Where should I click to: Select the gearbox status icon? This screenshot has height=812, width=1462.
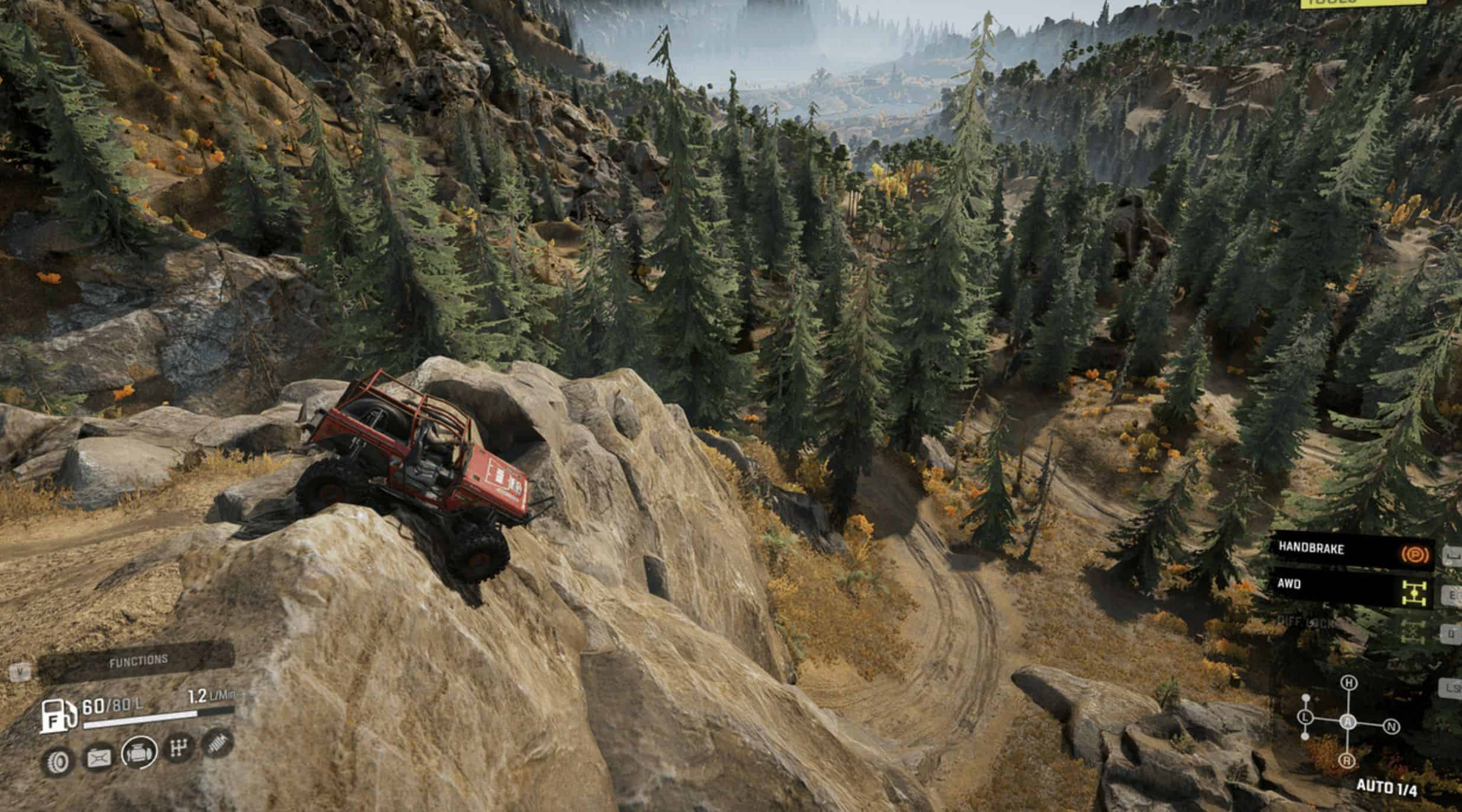[178, 749]
